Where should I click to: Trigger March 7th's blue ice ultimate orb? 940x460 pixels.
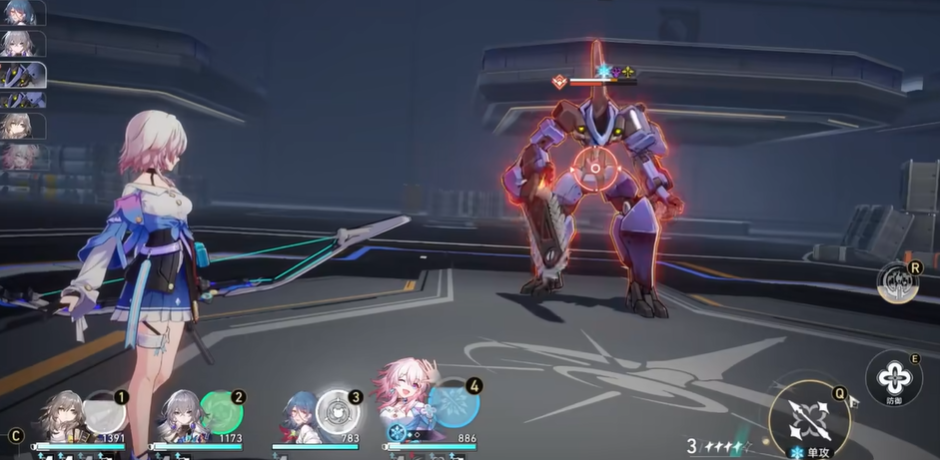(456, 404)
